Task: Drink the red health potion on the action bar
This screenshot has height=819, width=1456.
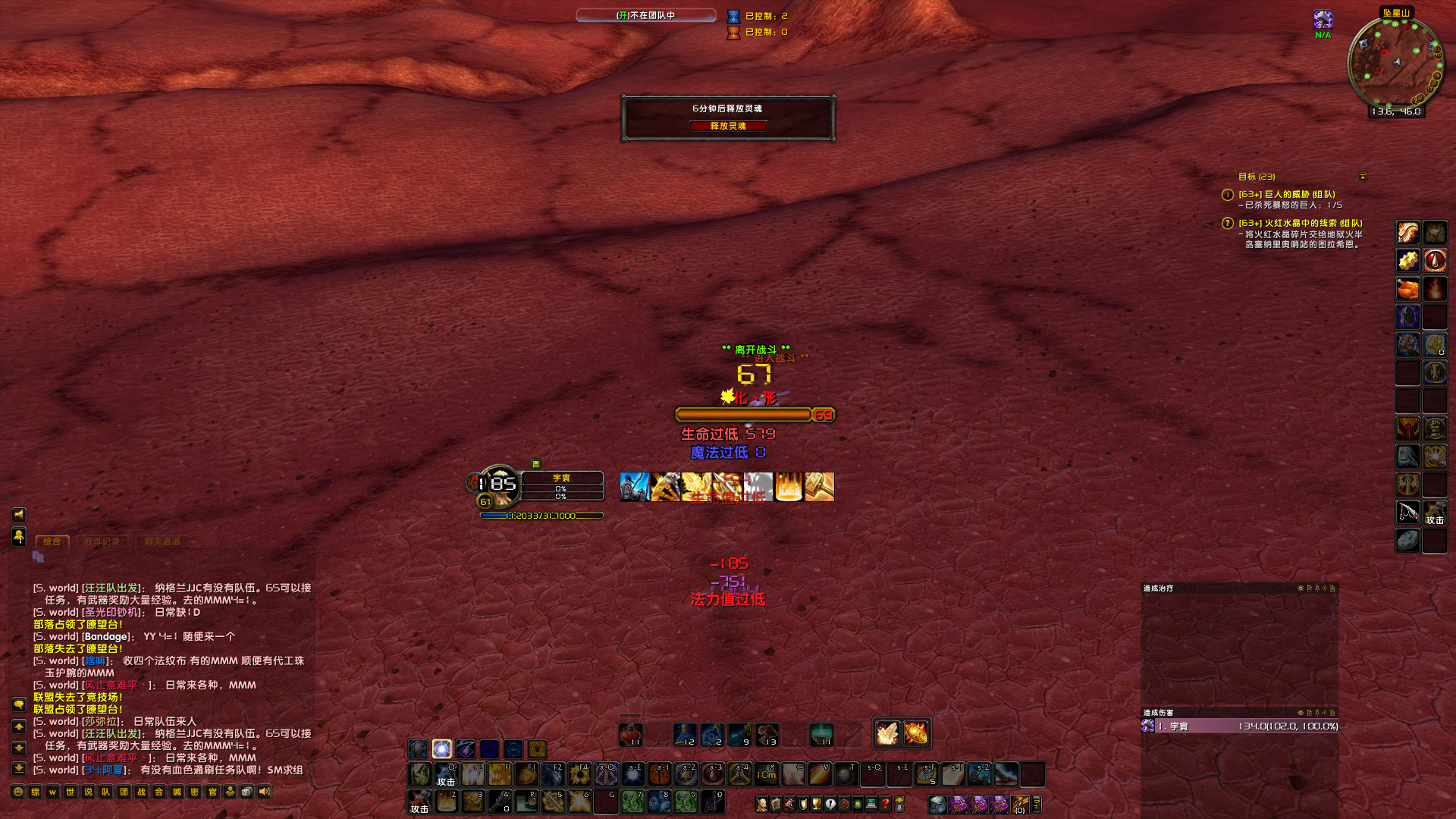Action: (x=629, y=734)
